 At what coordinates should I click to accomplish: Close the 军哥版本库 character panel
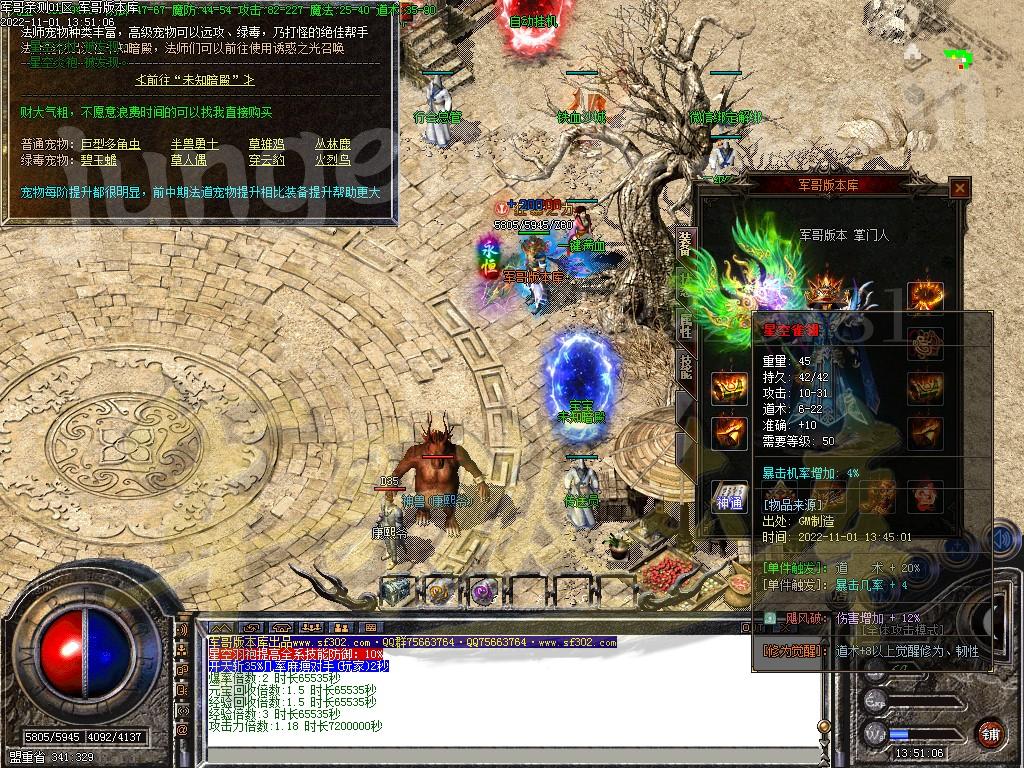[960, 187]
